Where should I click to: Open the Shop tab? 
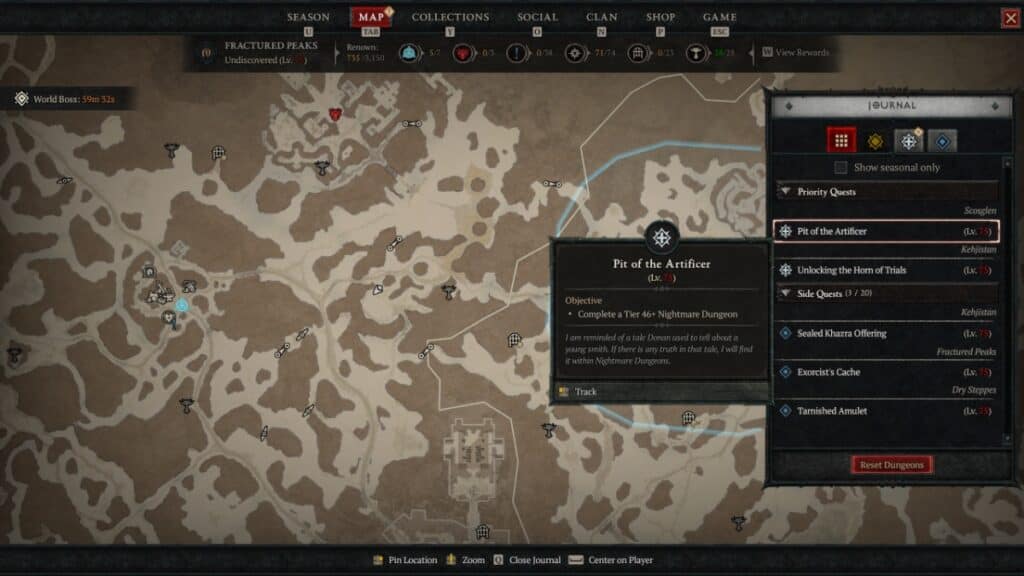660,17
